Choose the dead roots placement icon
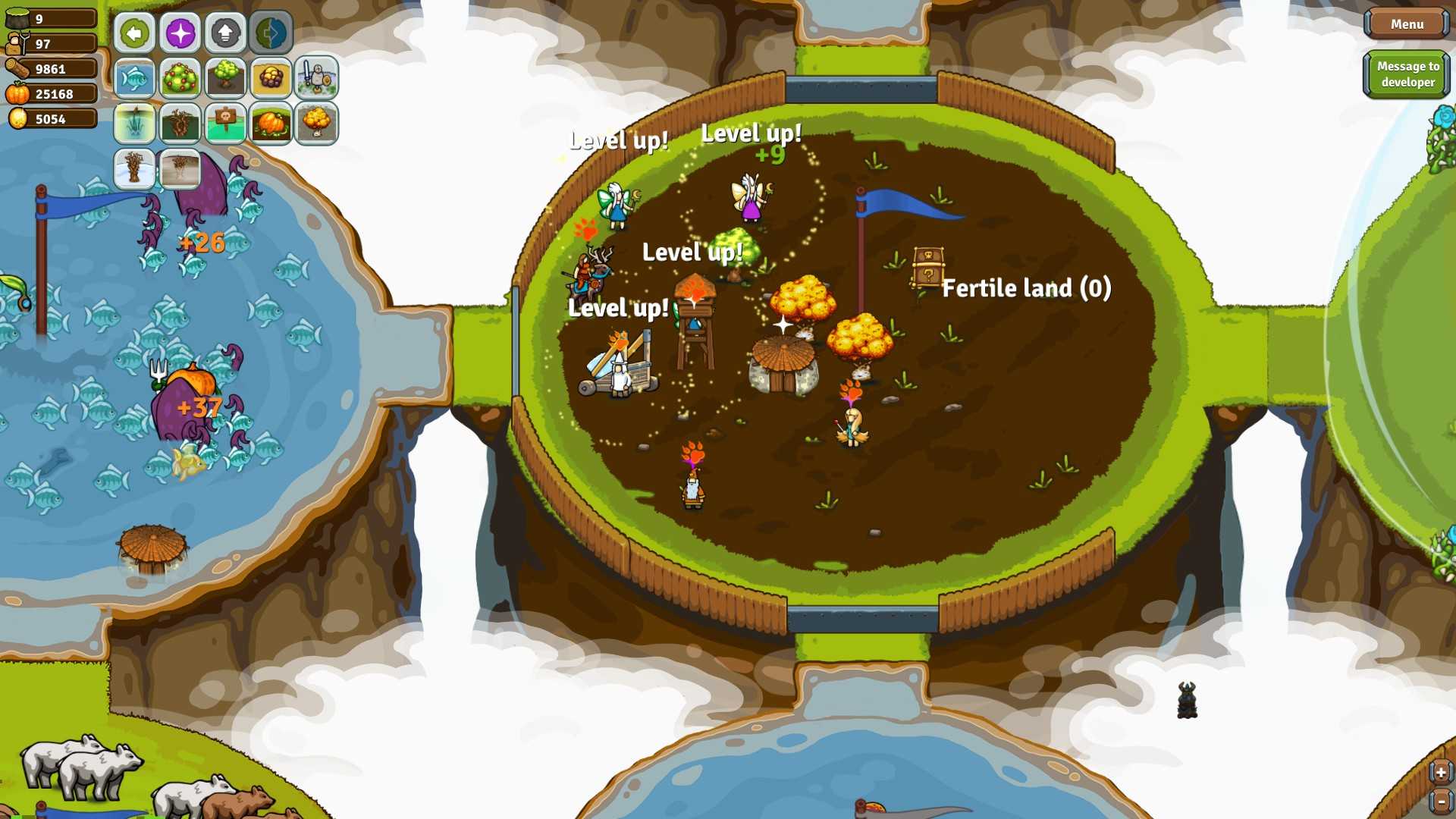This screenshot has height=819, width=1456. coord(180,124)
